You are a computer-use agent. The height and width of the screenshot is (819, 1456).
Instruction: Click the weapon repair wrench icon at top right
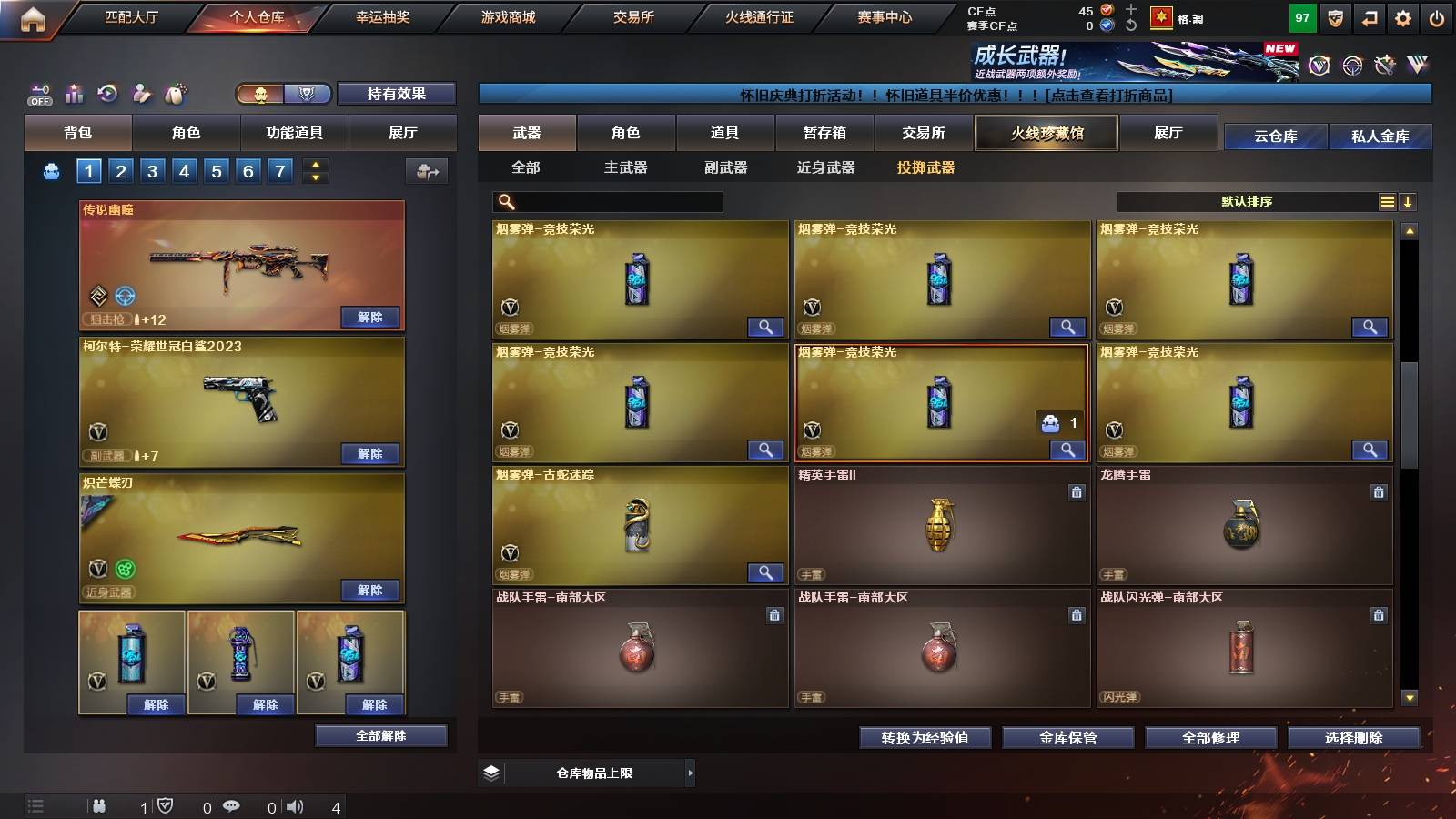click(x=1384, y=66)
